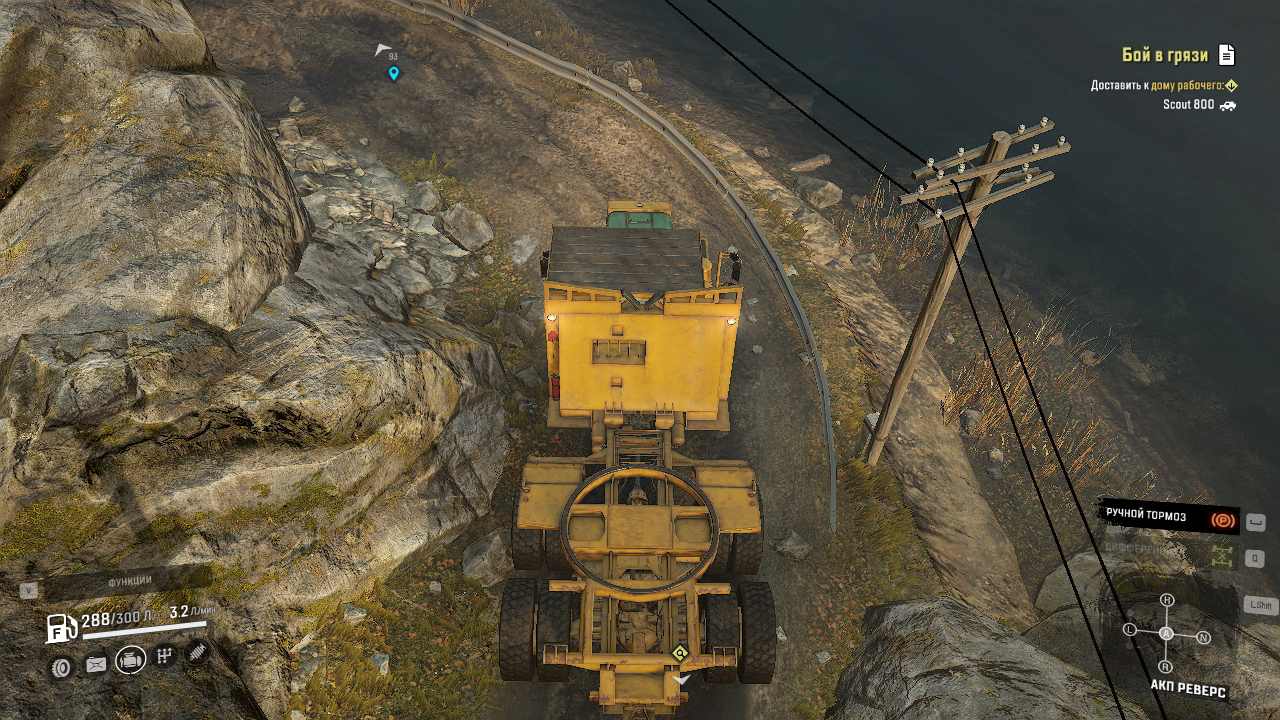Select the 'Доставить к дому рабочего' objective line
Image resolution: width=1280 pixels, height=720 pixels.
1163,86
